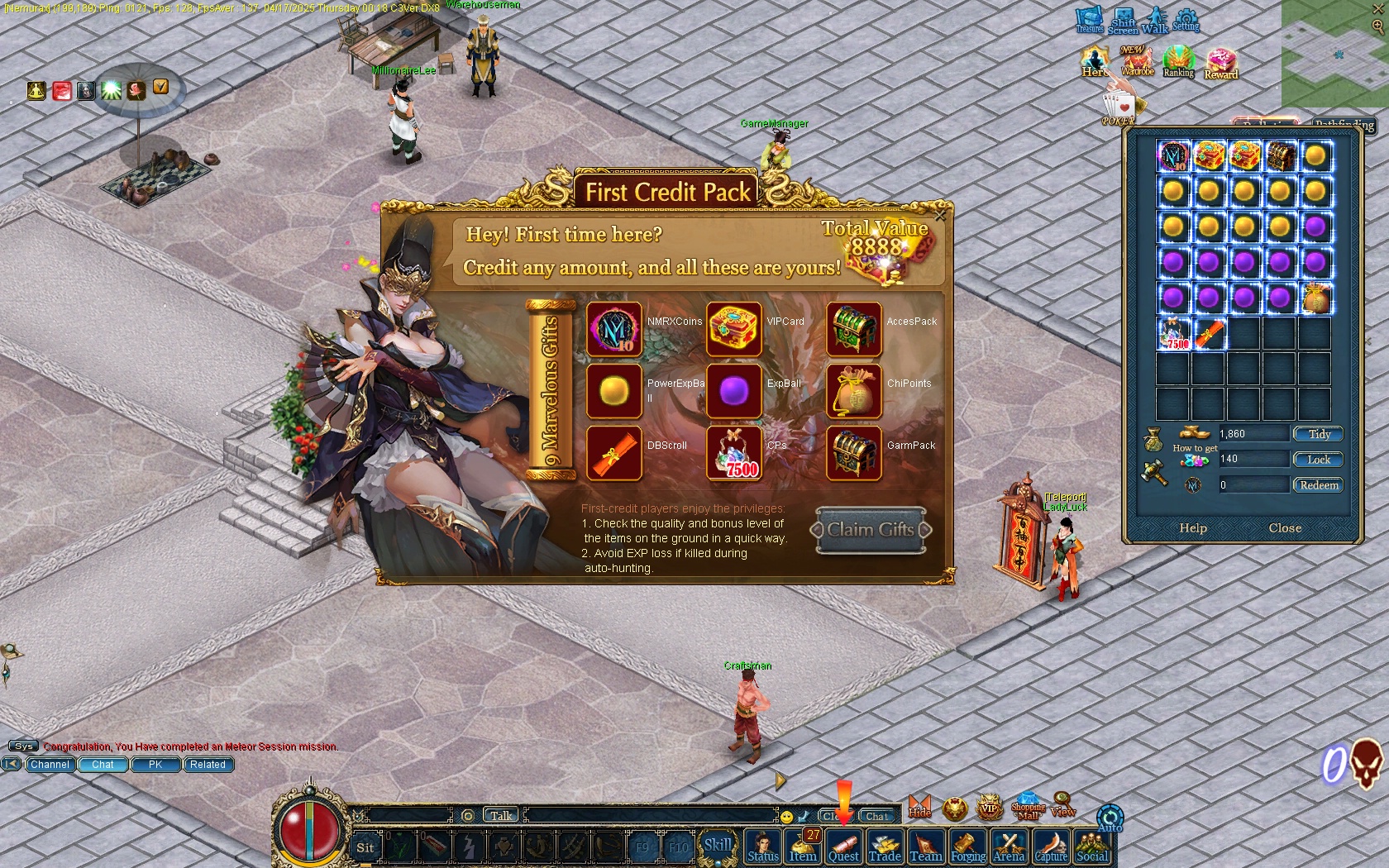The height and width of the screenshot is (868, 1389).
Task: Switch to the Channel chat tab
Action: (50, 765)
